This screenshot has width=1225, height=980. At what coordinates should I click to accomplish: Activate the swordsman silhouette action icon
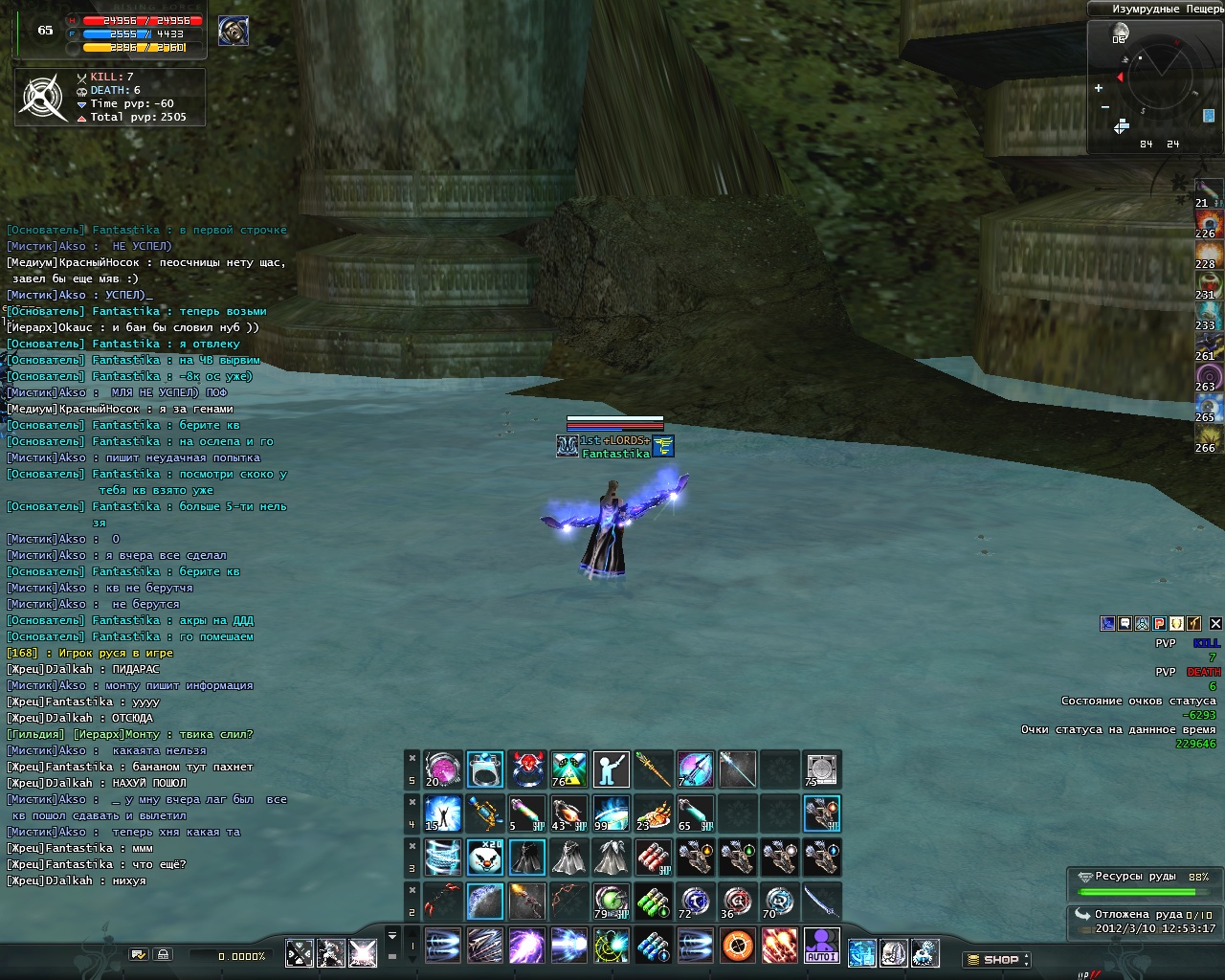tap(611, 768)
